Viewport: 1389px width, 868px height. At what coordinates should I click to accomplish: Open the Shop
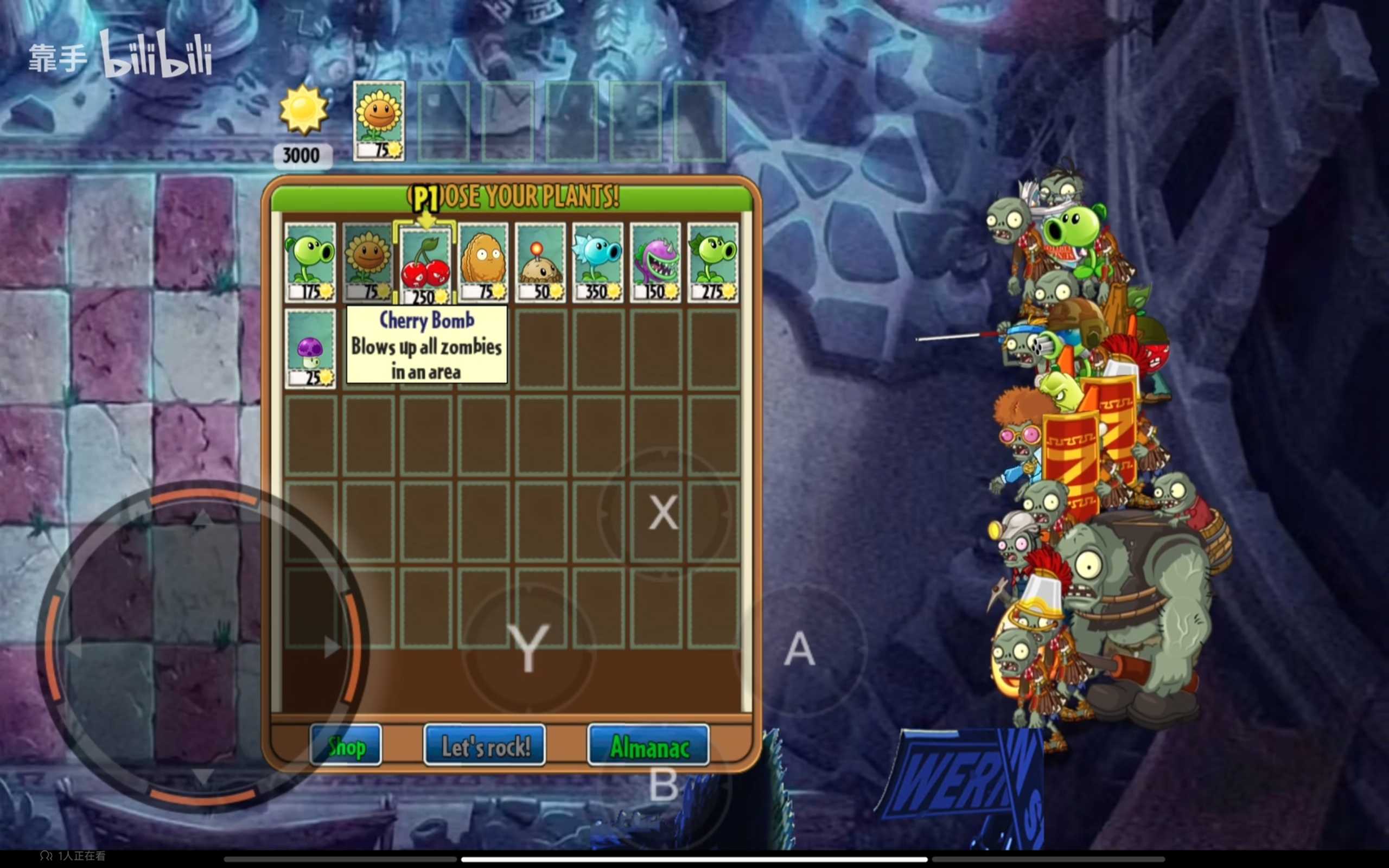coord(346,746)
